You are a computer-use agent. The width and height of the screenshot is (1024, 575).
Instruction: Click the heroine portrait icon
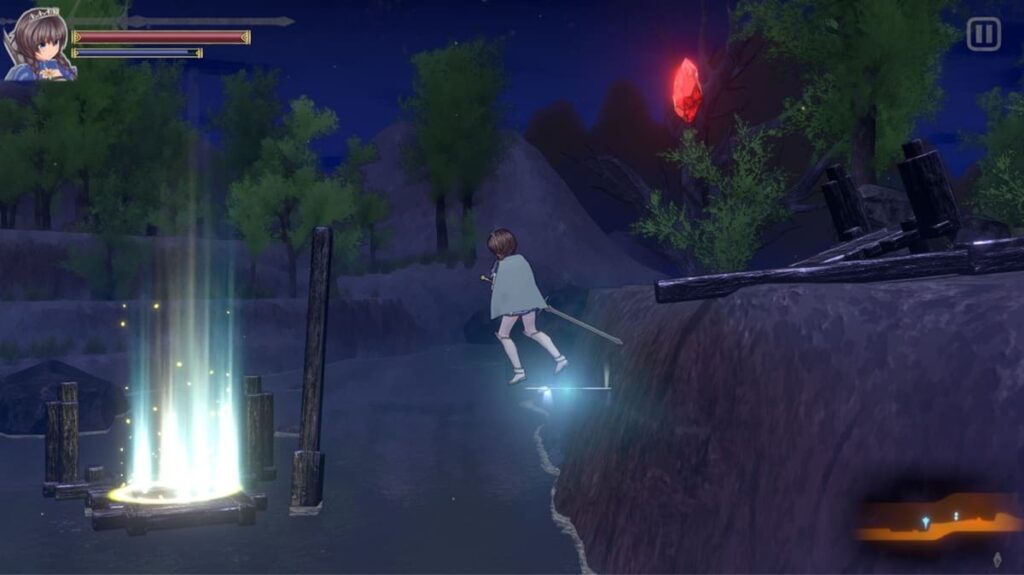39,45
